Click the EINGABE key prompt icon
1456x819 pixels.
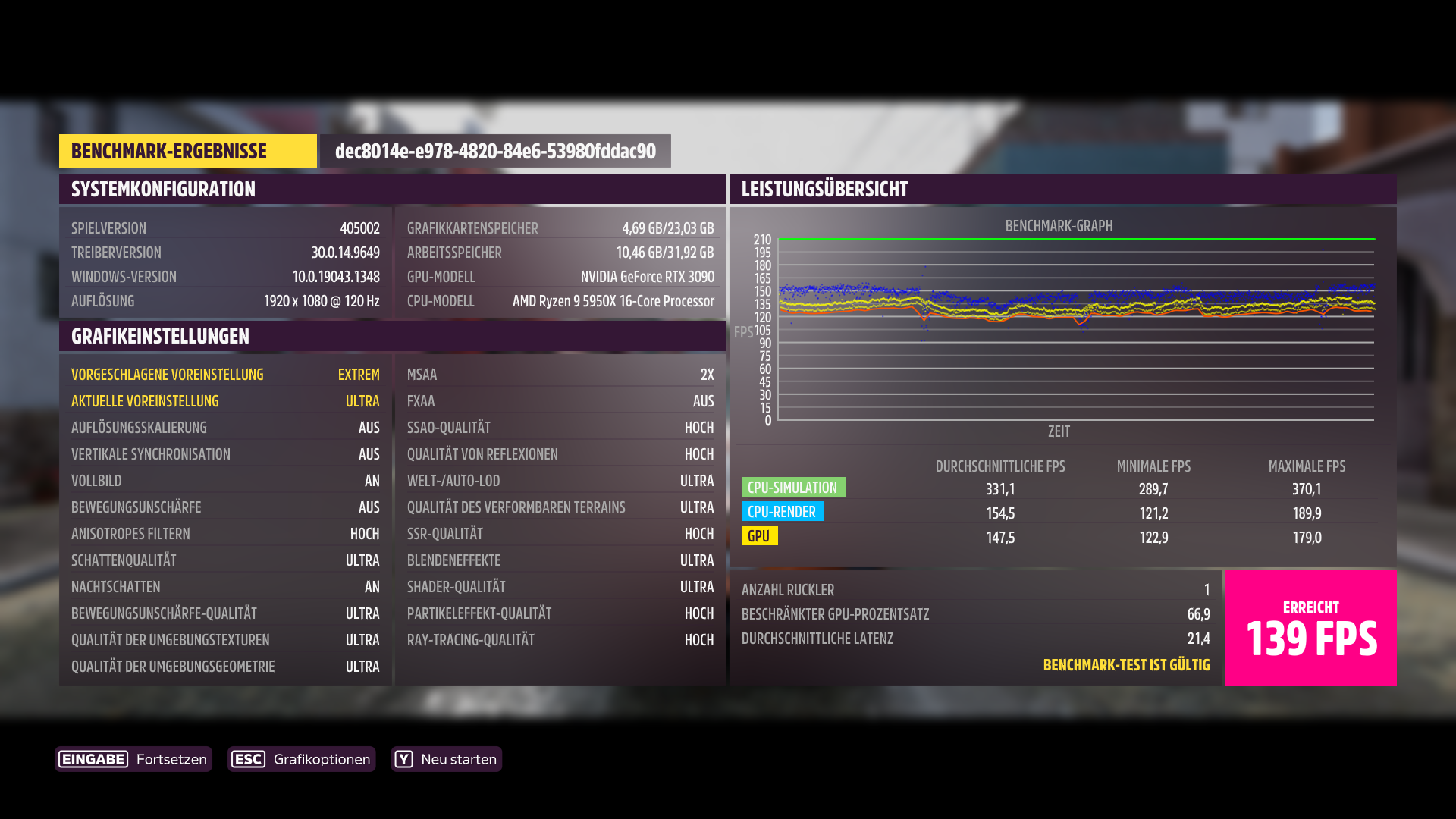pyautogui.click(x=93, y=759)
